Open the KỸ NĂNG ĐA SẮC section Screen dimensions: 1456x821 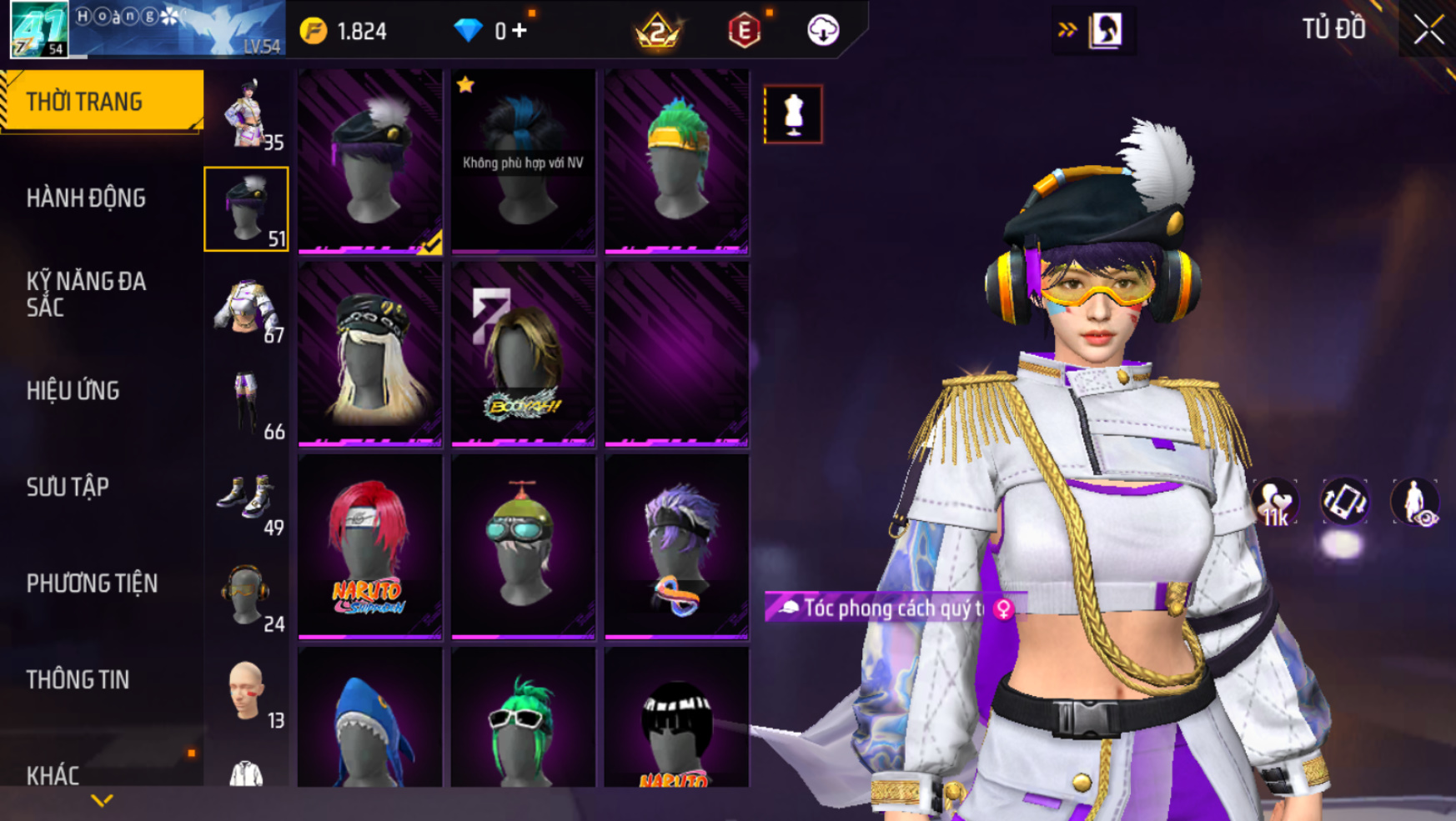(x=86, y=294)
